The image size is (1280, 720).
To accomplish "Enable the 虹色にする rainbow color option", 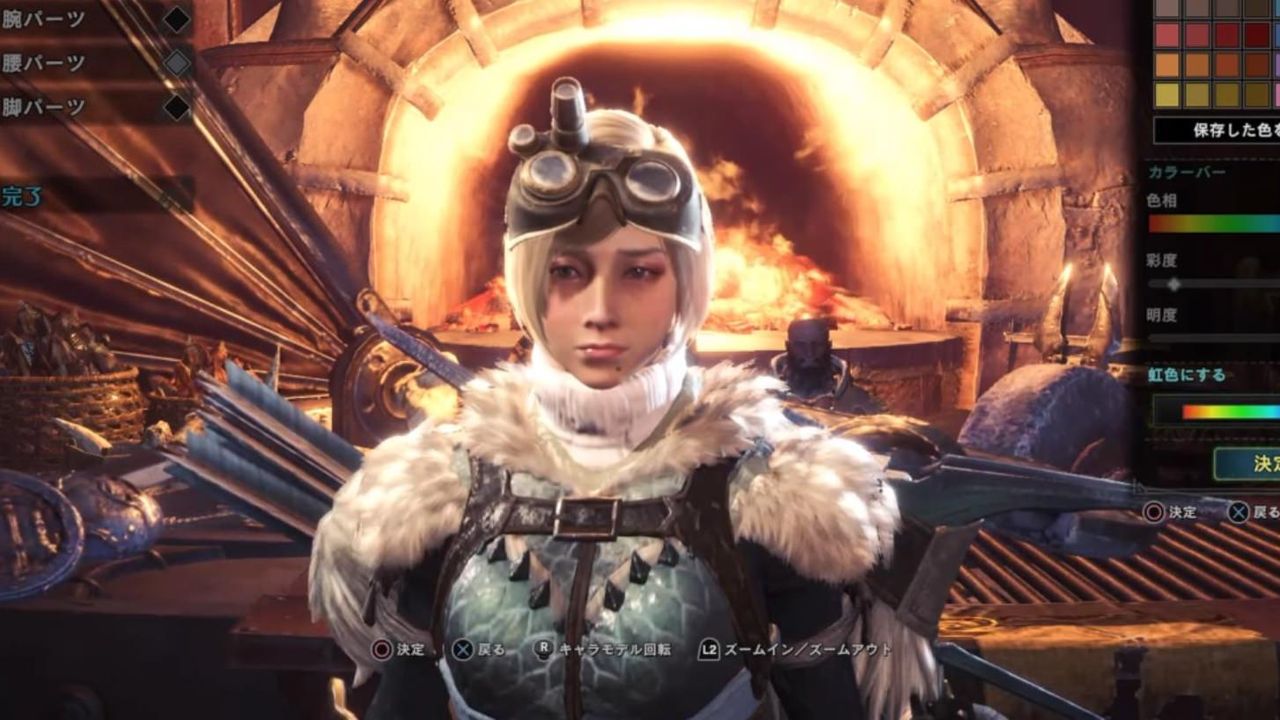I will (1213, 410).
